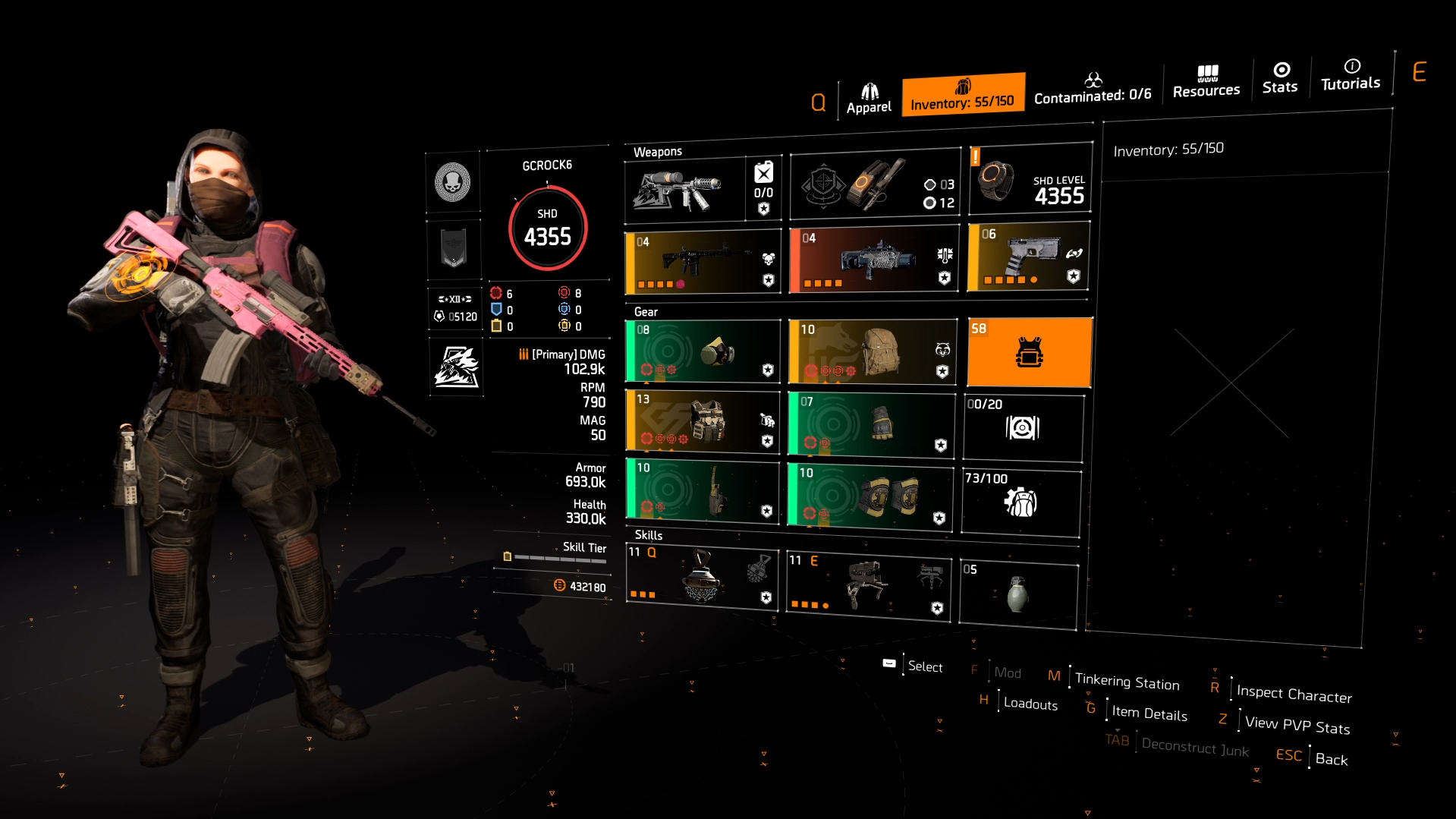
Task: Select the equipped pistol sidearm slot
Action: coord(1028,258)
